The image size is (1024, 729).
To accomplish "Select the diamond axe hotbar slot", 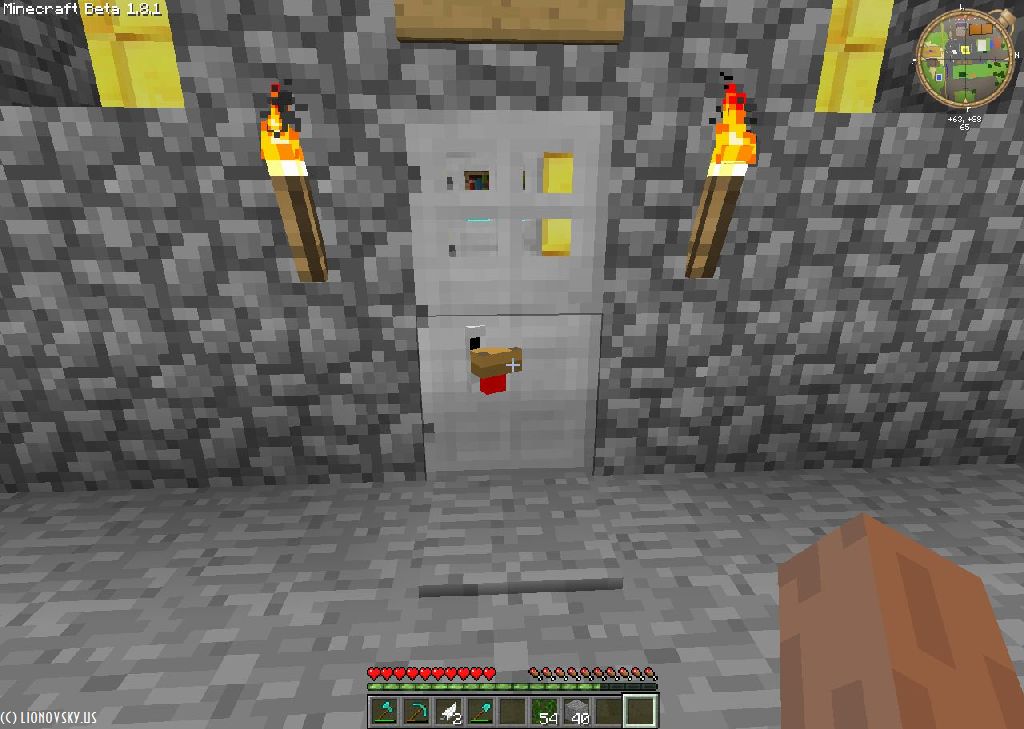I will click(385, 711).
